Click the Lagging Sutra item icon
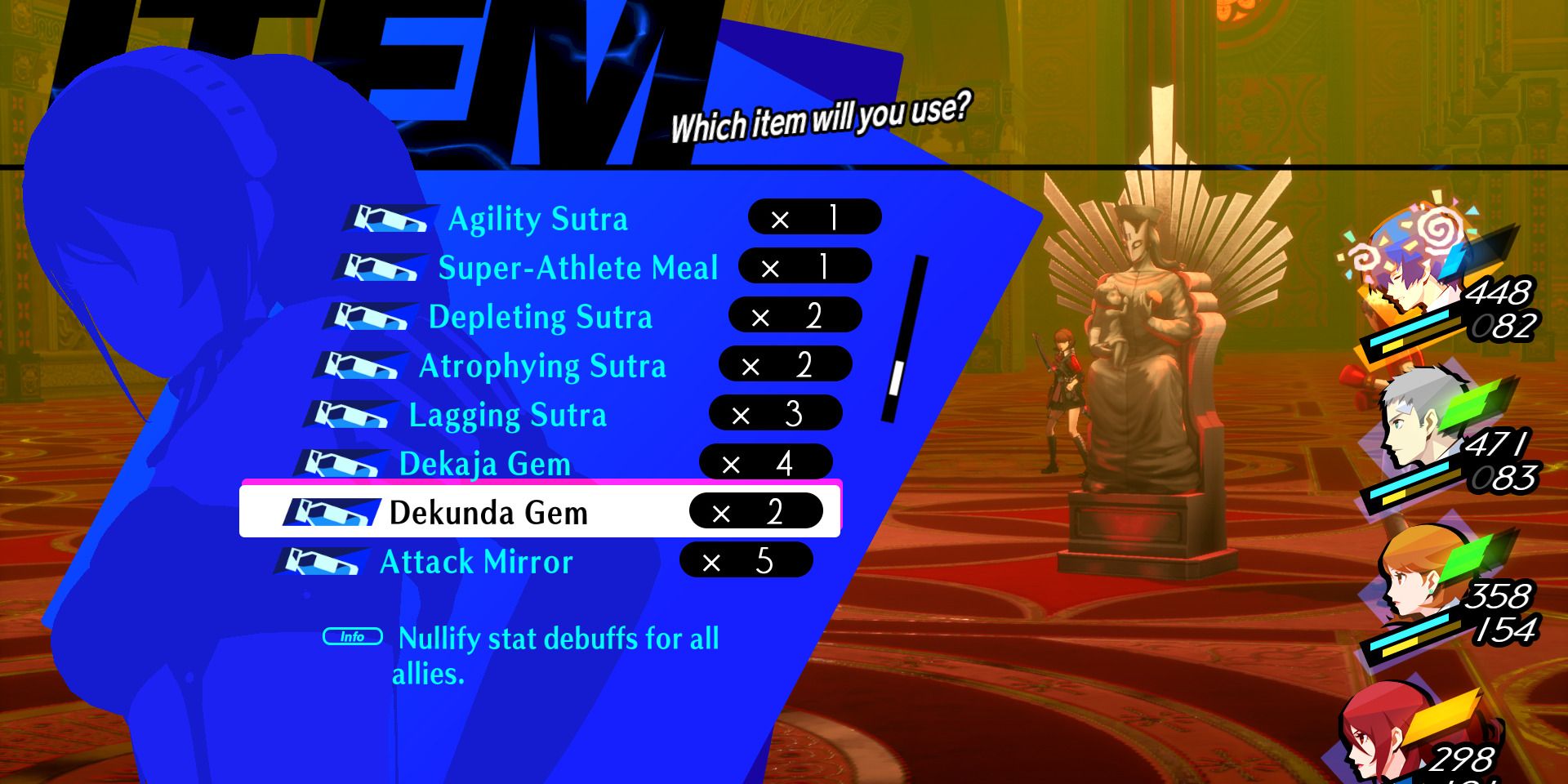Viewport: 1568px width, 784px height. (x=351, y=414)
